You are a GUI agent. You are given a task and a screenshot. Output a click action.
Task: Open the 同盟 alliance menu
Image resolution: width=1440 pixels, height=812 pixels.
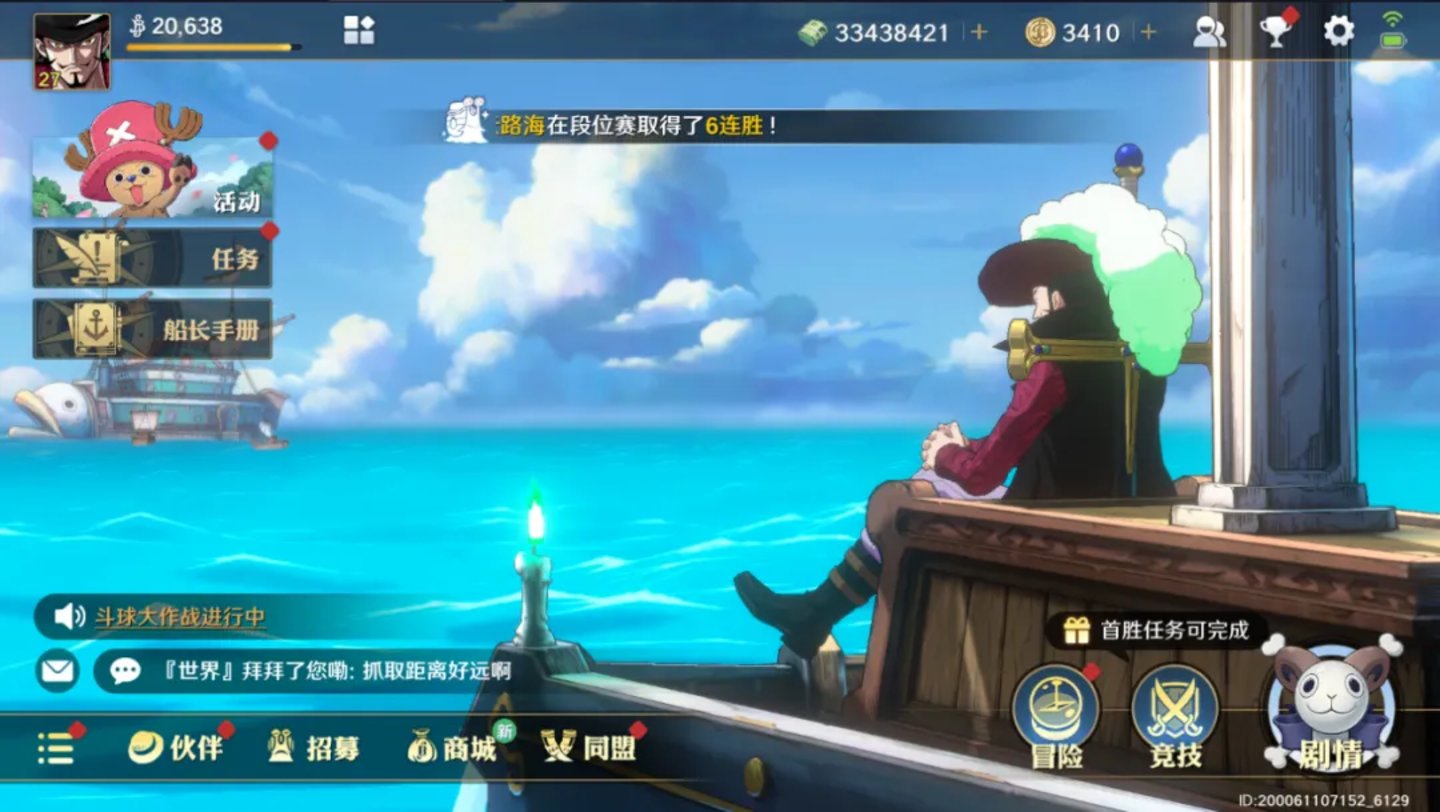click(x=590, y=747)
